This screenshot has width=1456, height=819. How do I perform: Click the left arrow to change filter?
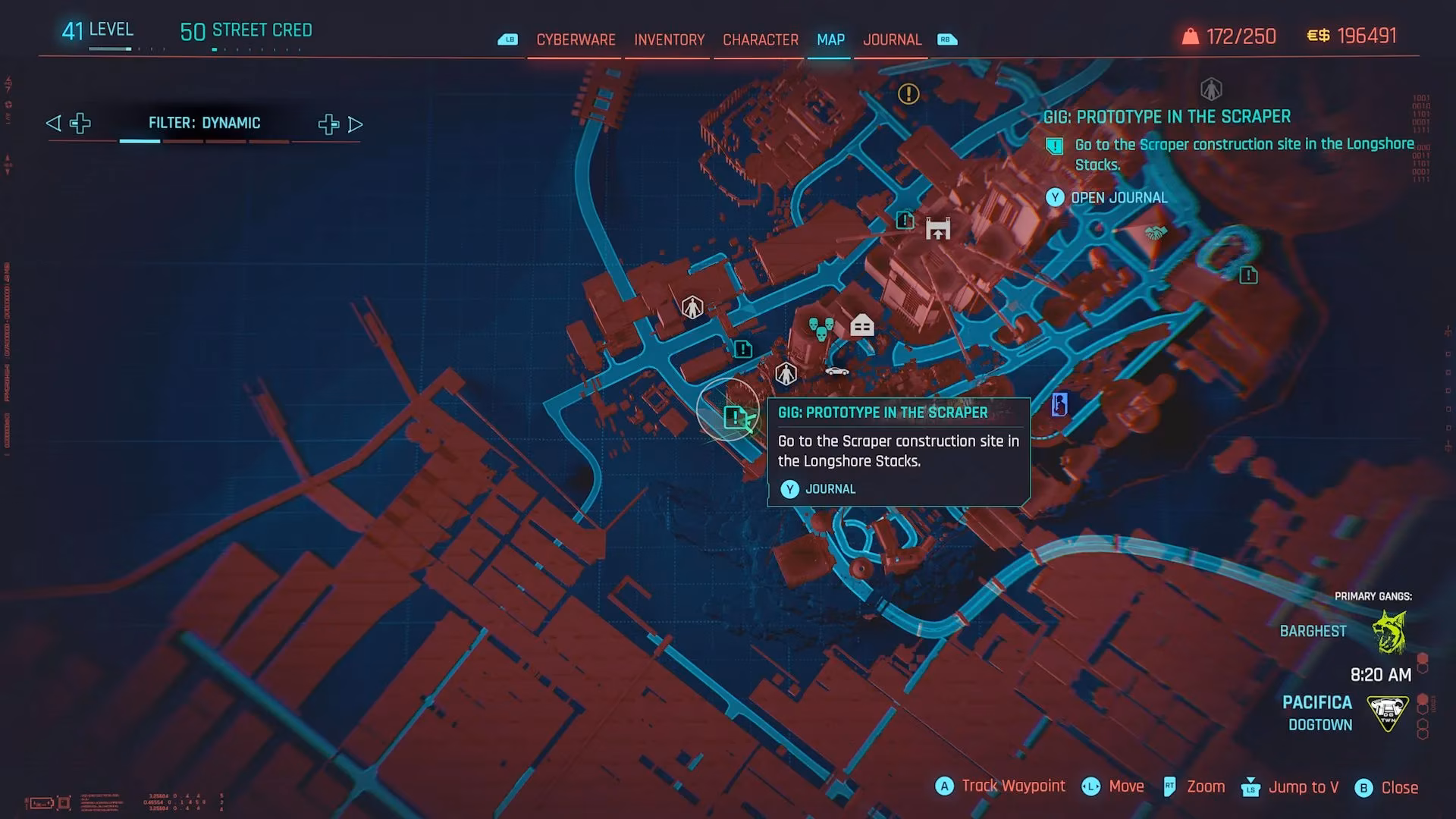tap(52, 123)
